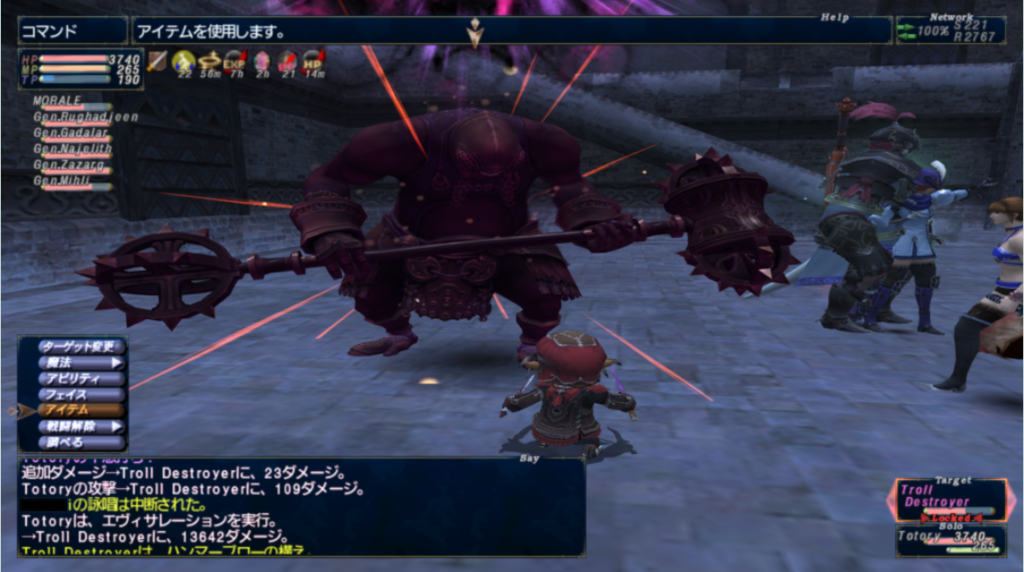Select the フェイス command
This screenshot has height=572, width=1024.
[76, 395]
